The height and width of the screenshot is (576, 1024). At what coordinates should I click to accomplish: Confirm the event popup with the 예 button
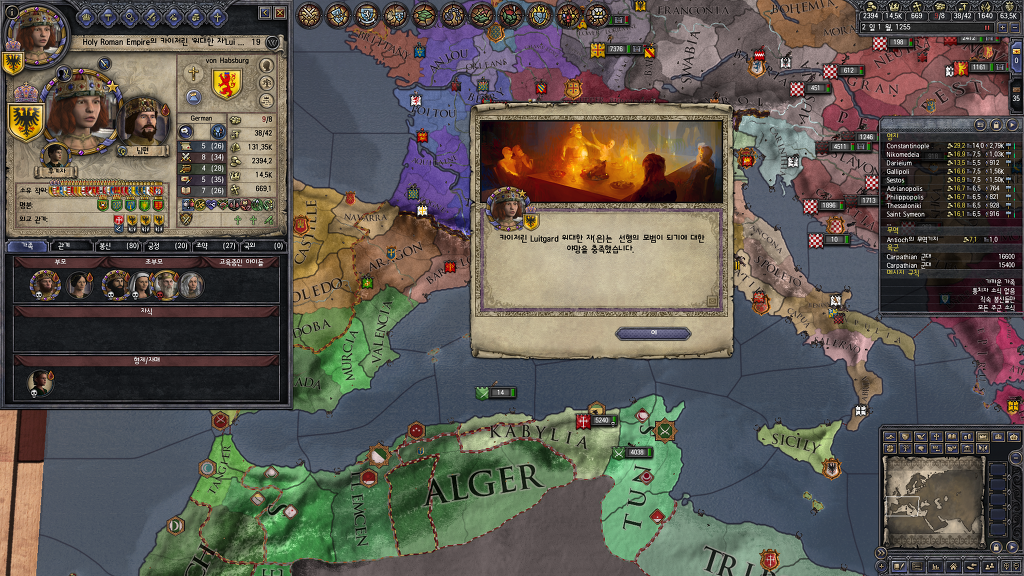pos(653,333)
